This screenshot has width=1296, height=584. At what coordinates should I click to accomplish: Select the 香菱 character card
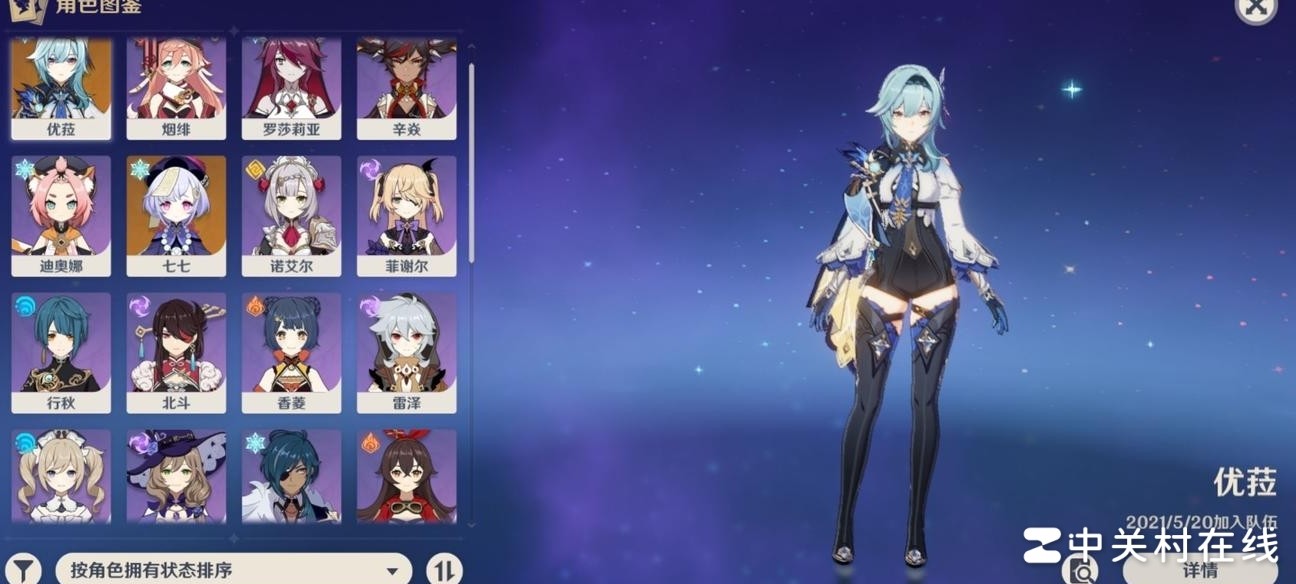pos(291,352)
